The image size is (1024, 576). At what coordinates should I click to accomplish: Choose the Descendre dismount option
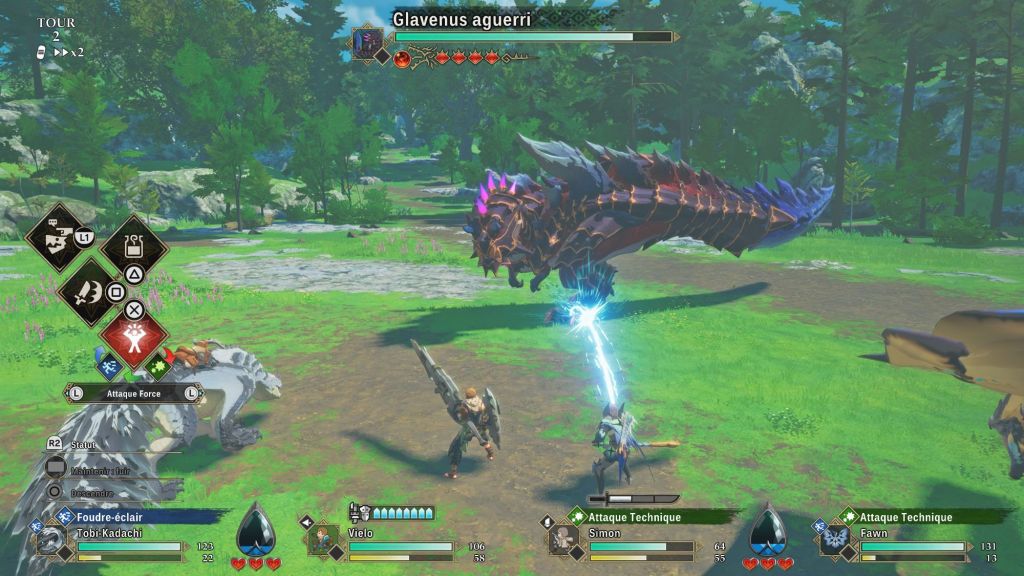point(90,492)
